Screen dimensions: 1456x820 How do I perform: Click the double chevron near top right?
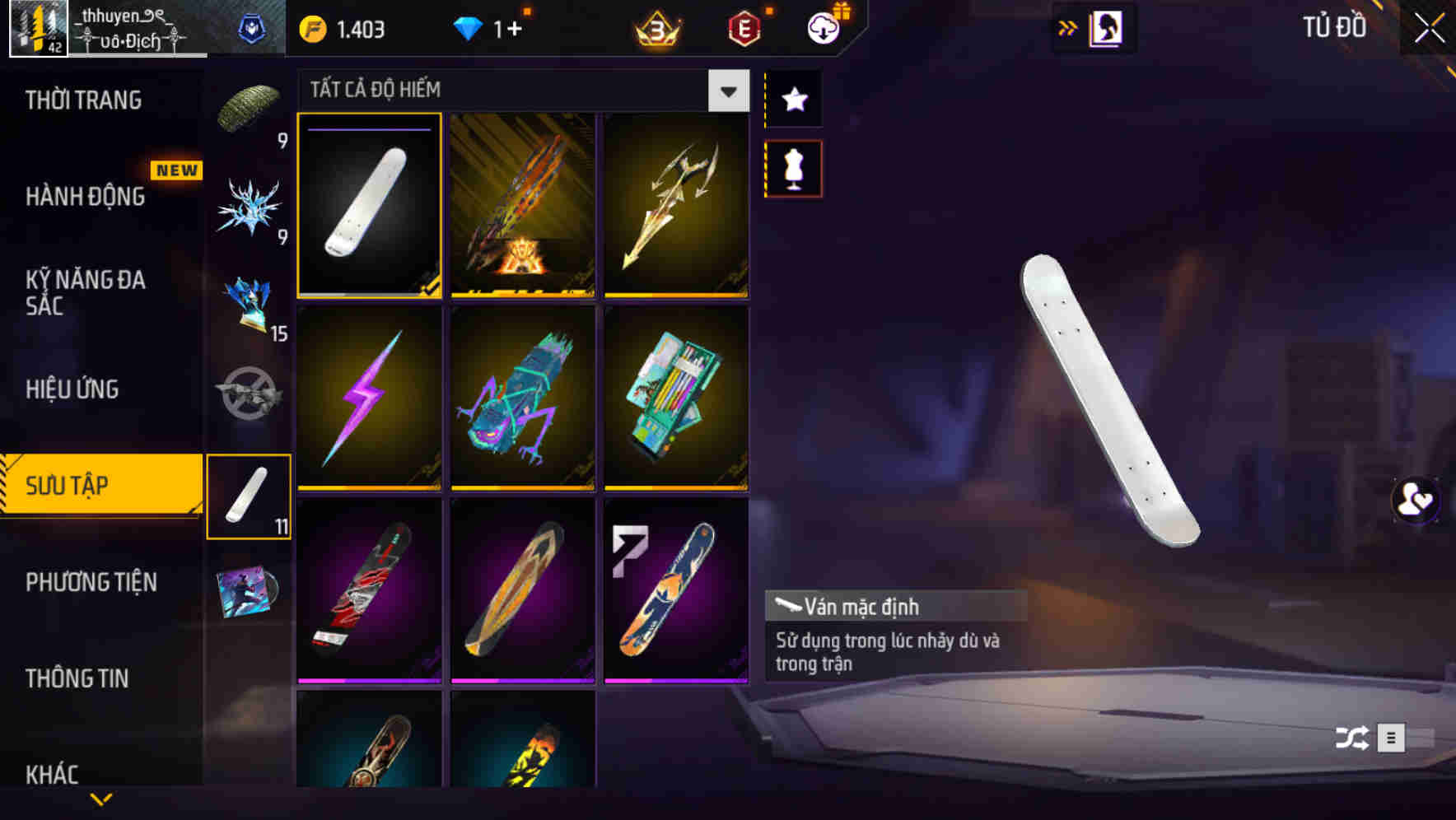coord(1068,27)
